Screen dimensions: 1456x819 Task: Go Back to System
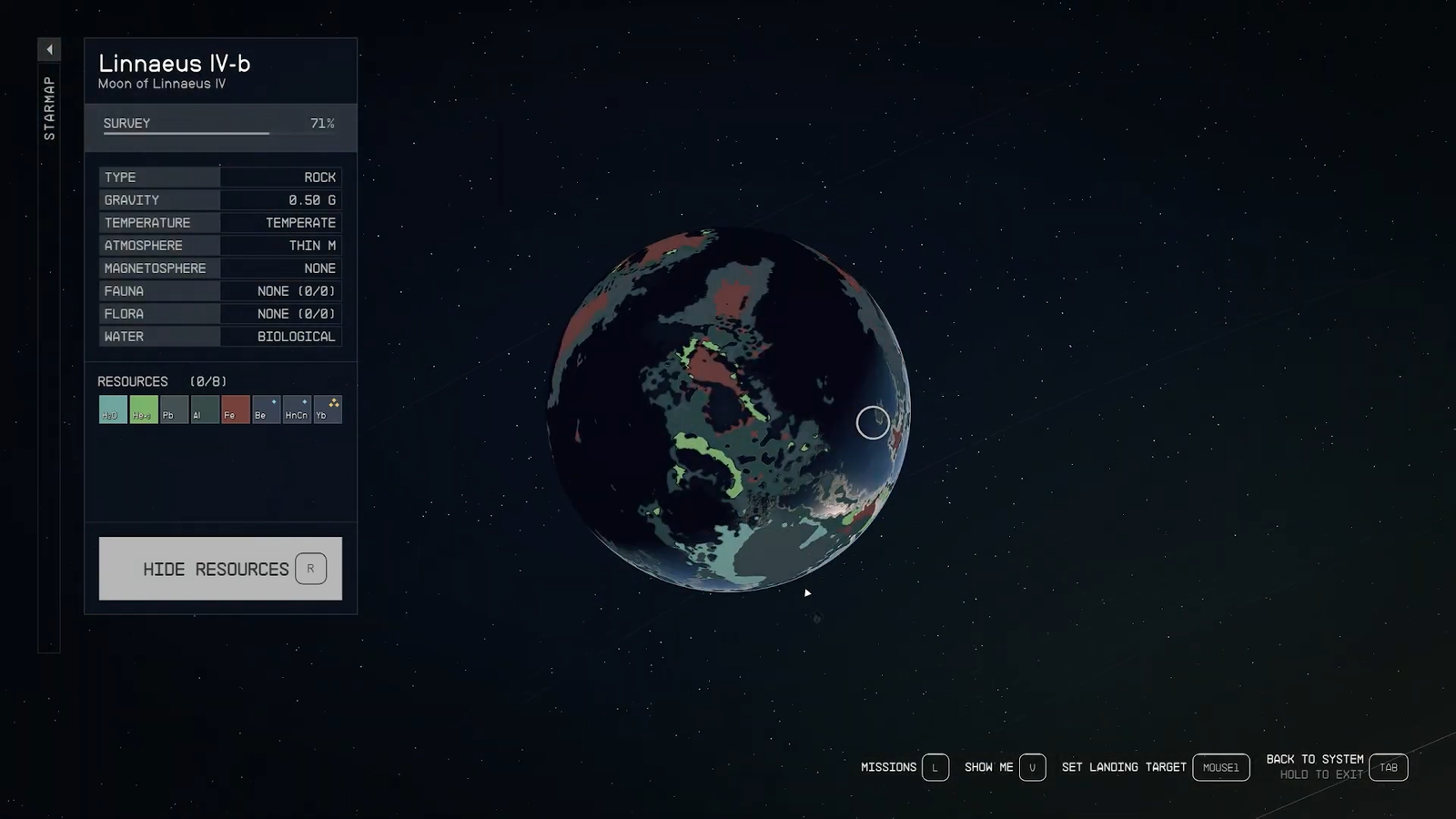(1388, 767)
